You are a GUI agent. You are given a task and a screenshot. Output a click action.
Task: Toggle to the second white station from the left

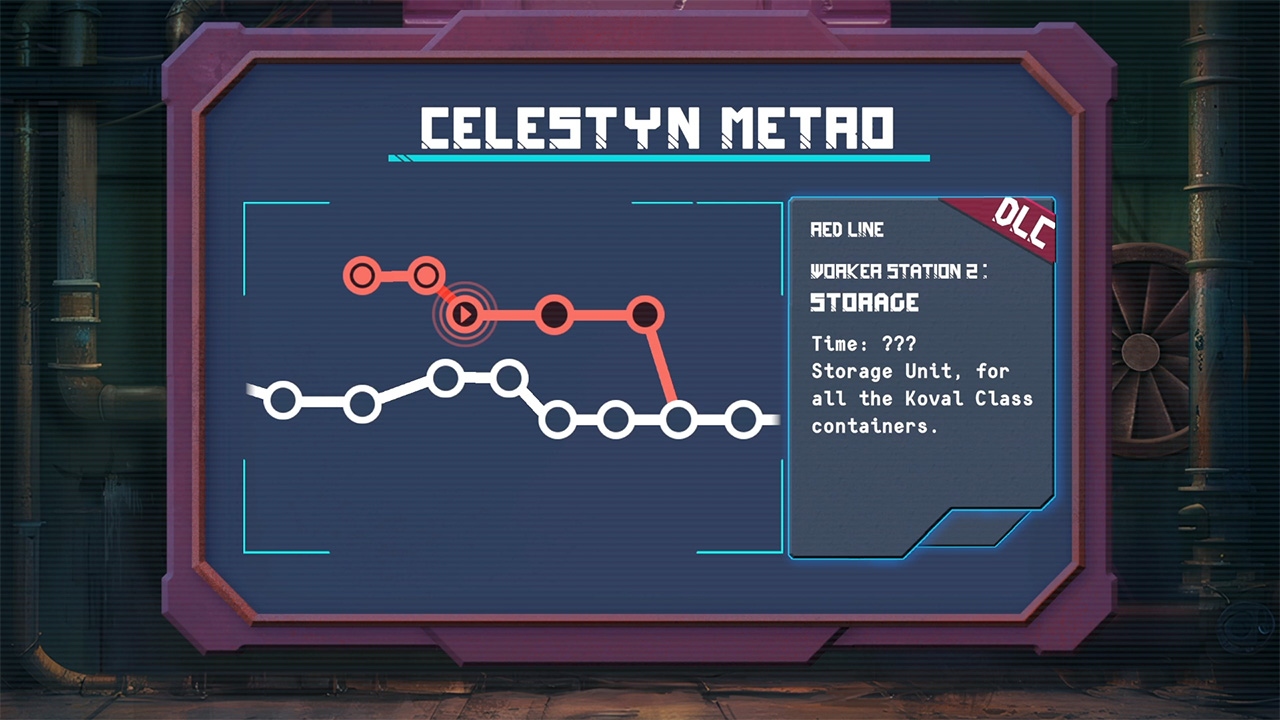362,401
